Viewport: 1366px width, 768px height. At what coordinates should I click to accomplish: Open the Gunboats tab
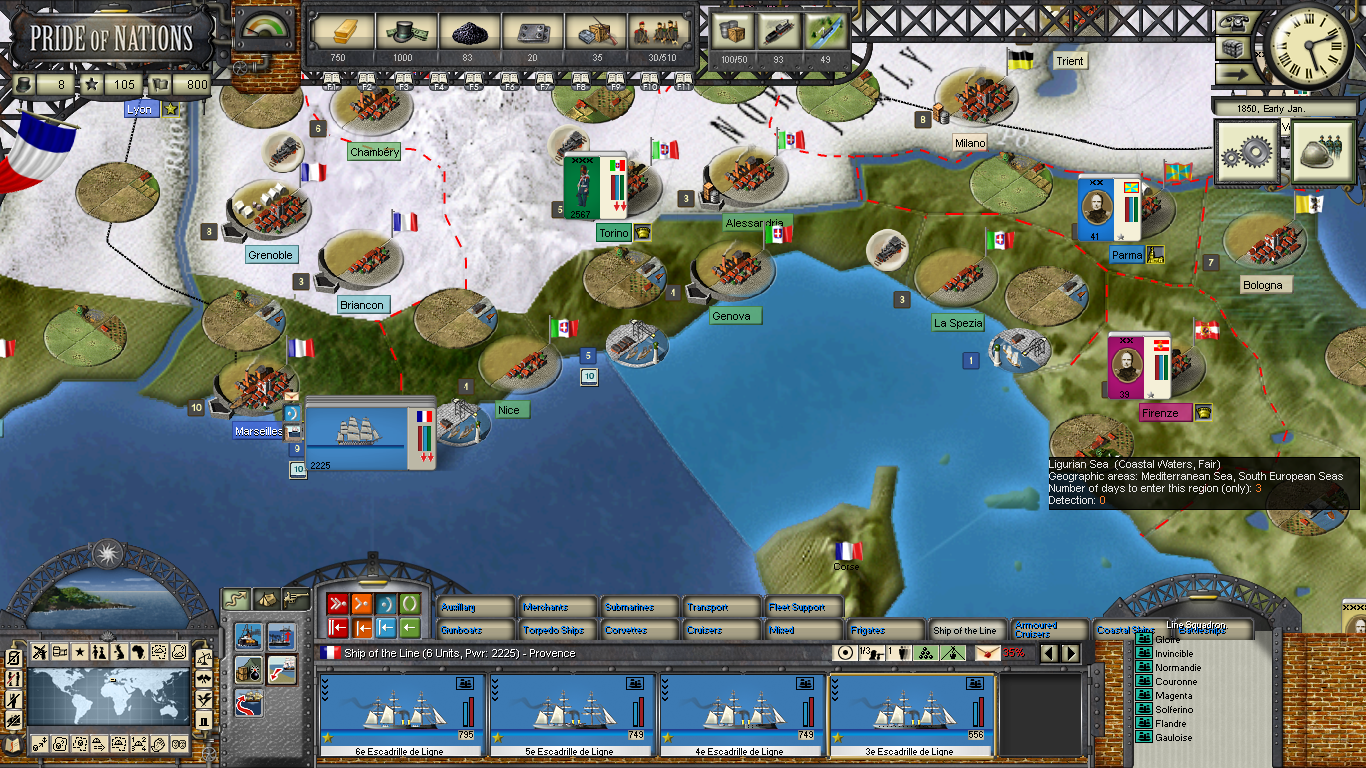[476, 631]
